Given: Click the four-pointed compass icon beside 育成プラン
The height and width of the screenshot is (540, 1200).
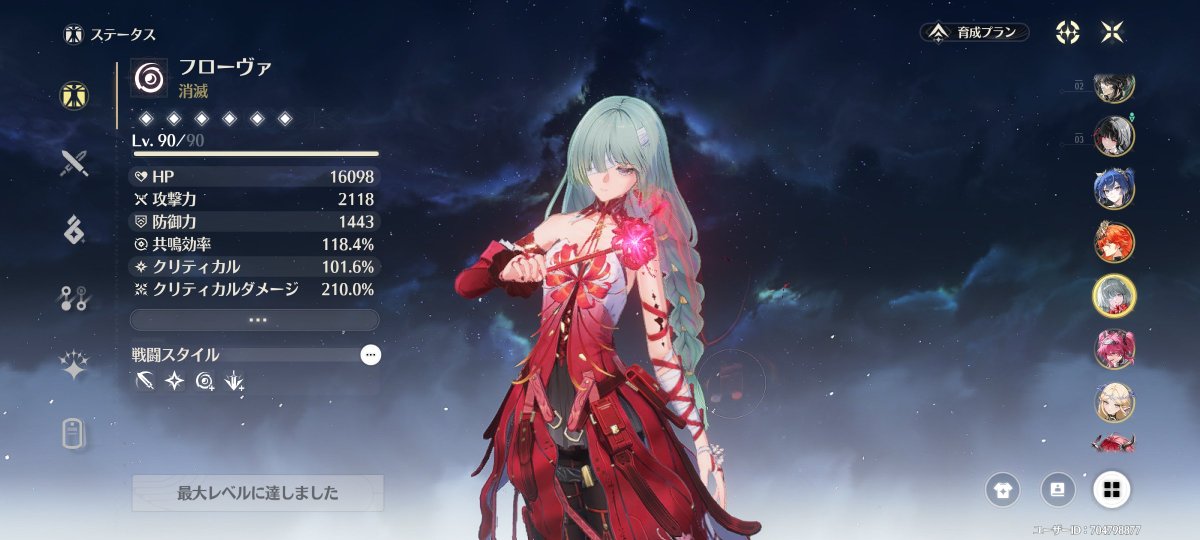Looking at the screenshot, I should tap(1067, 32).
